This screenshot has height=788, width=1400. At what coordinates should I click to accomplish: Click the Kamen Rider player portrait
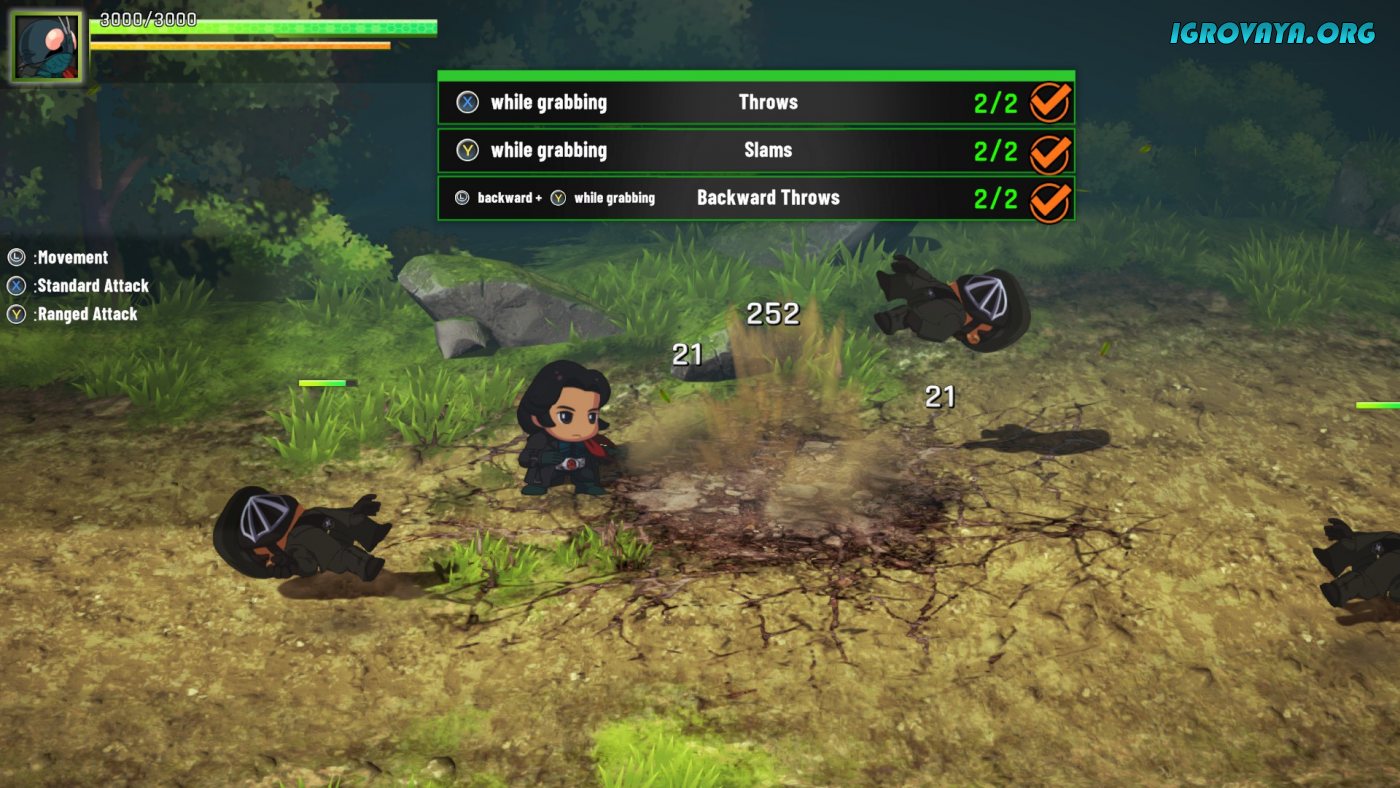coord(46,47)
